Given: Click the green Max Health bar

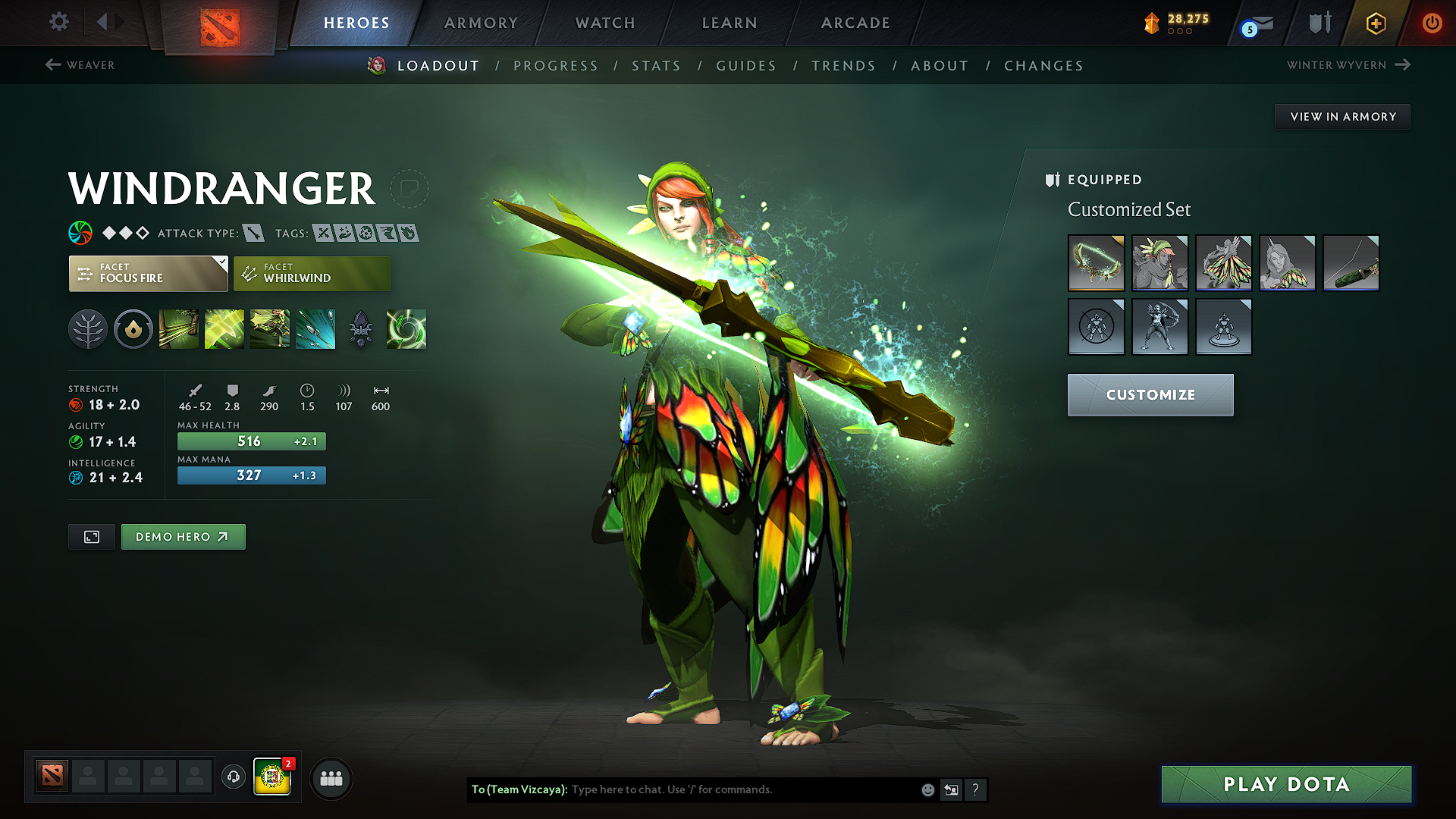Looking at the screenshot, I should click(x=250, y=441).
